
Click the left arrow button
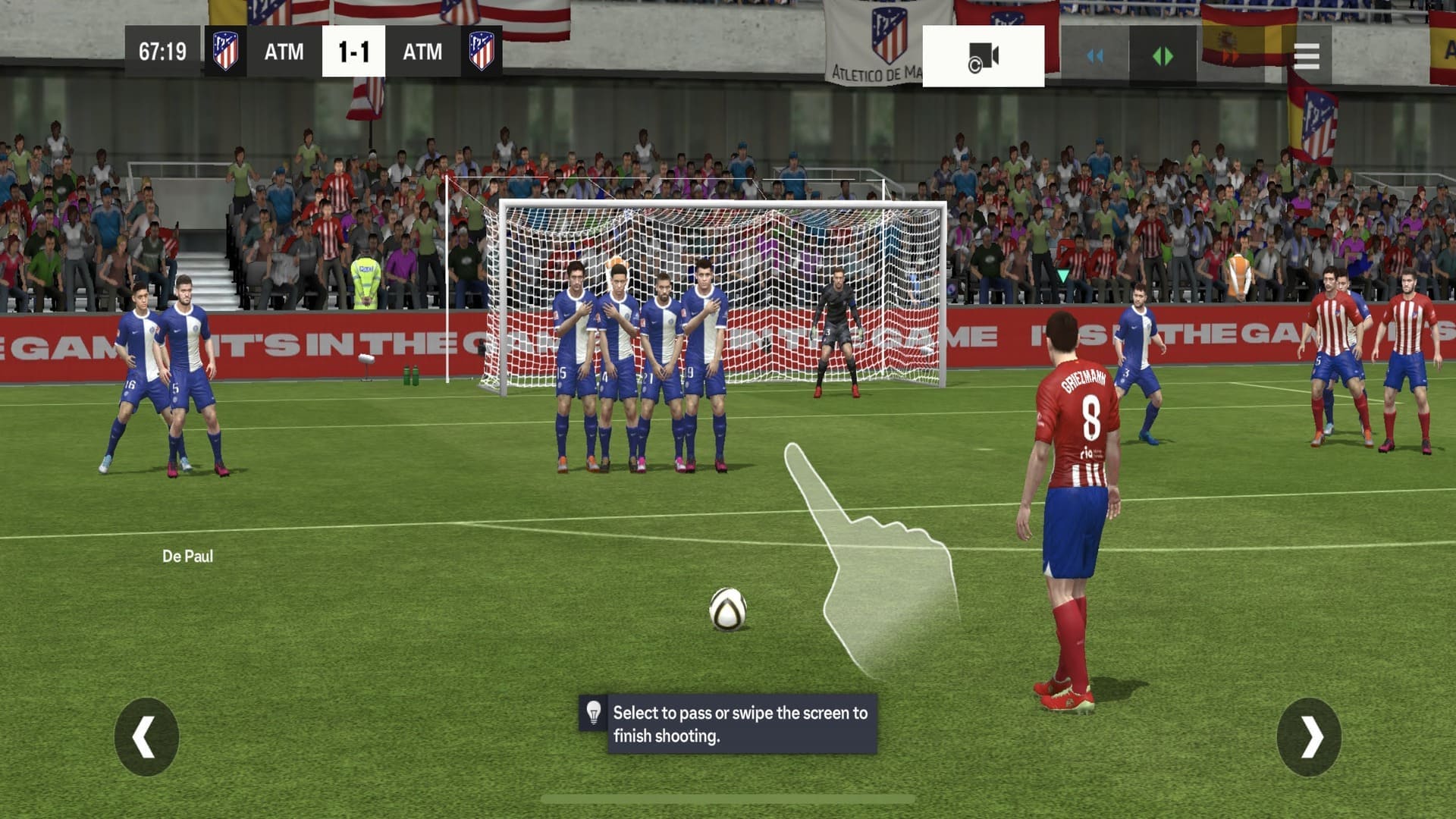146,736
